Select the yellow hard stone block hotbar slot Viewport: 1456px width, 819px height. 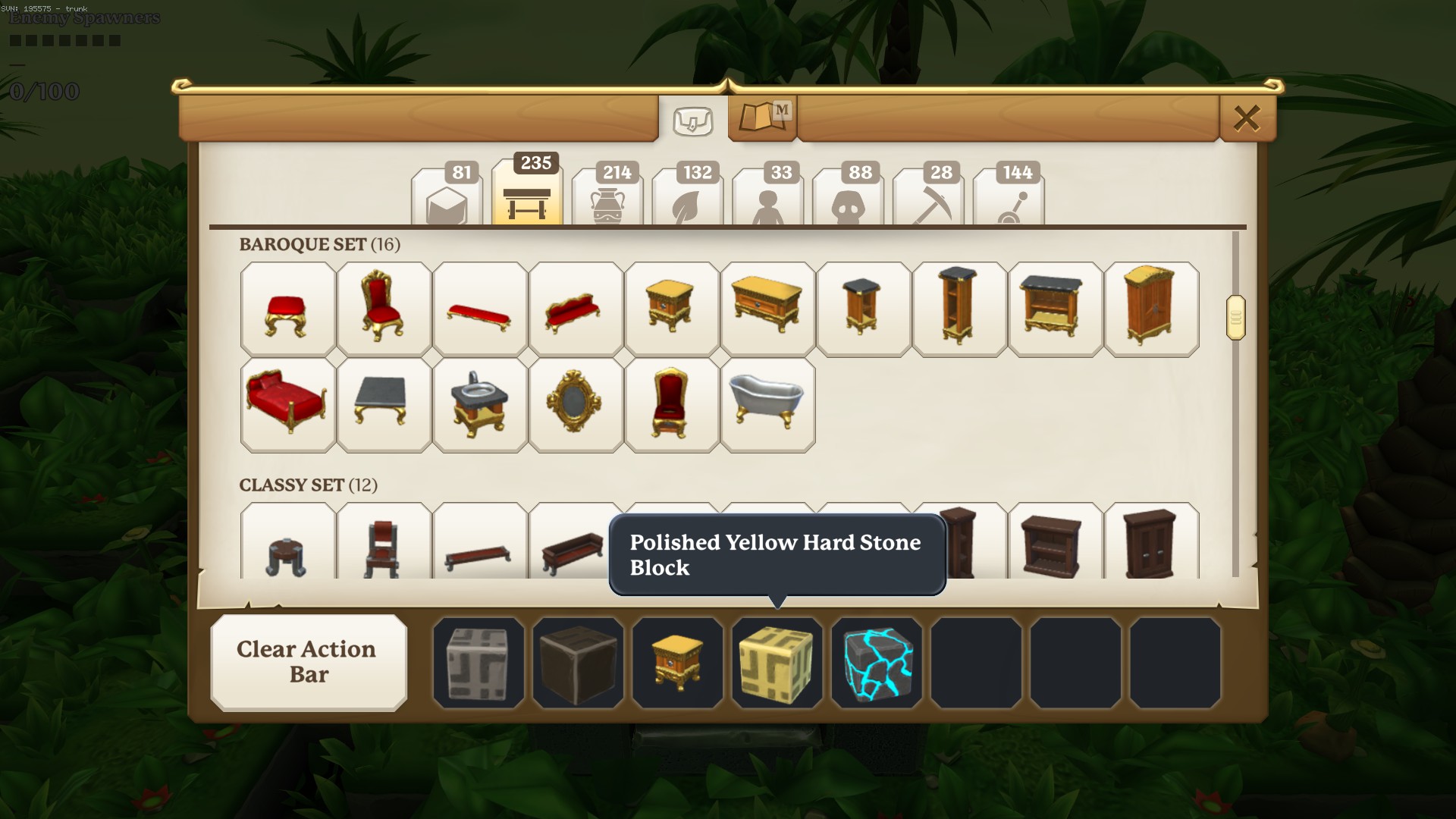click(777, 662)
